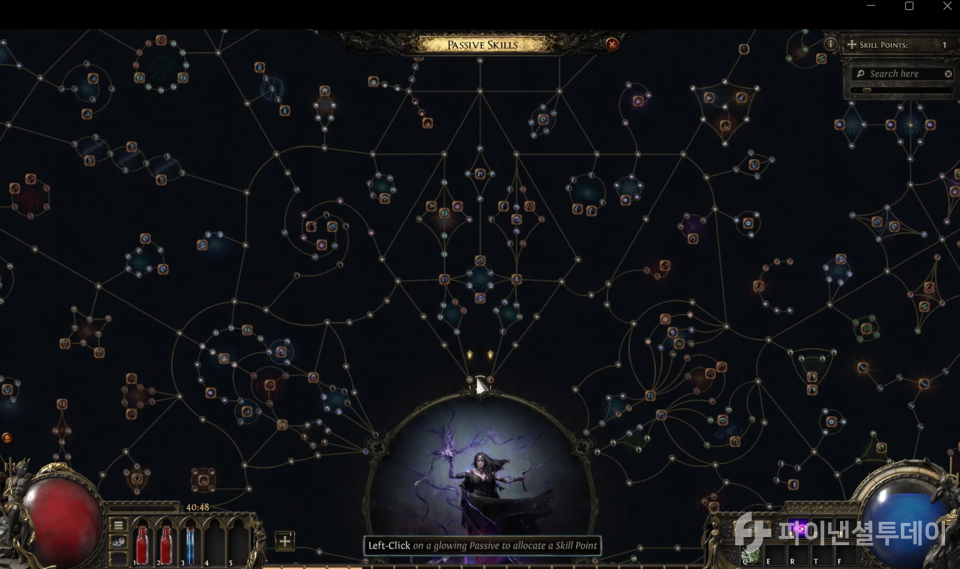Select the blue mana flask

(190, 543)
